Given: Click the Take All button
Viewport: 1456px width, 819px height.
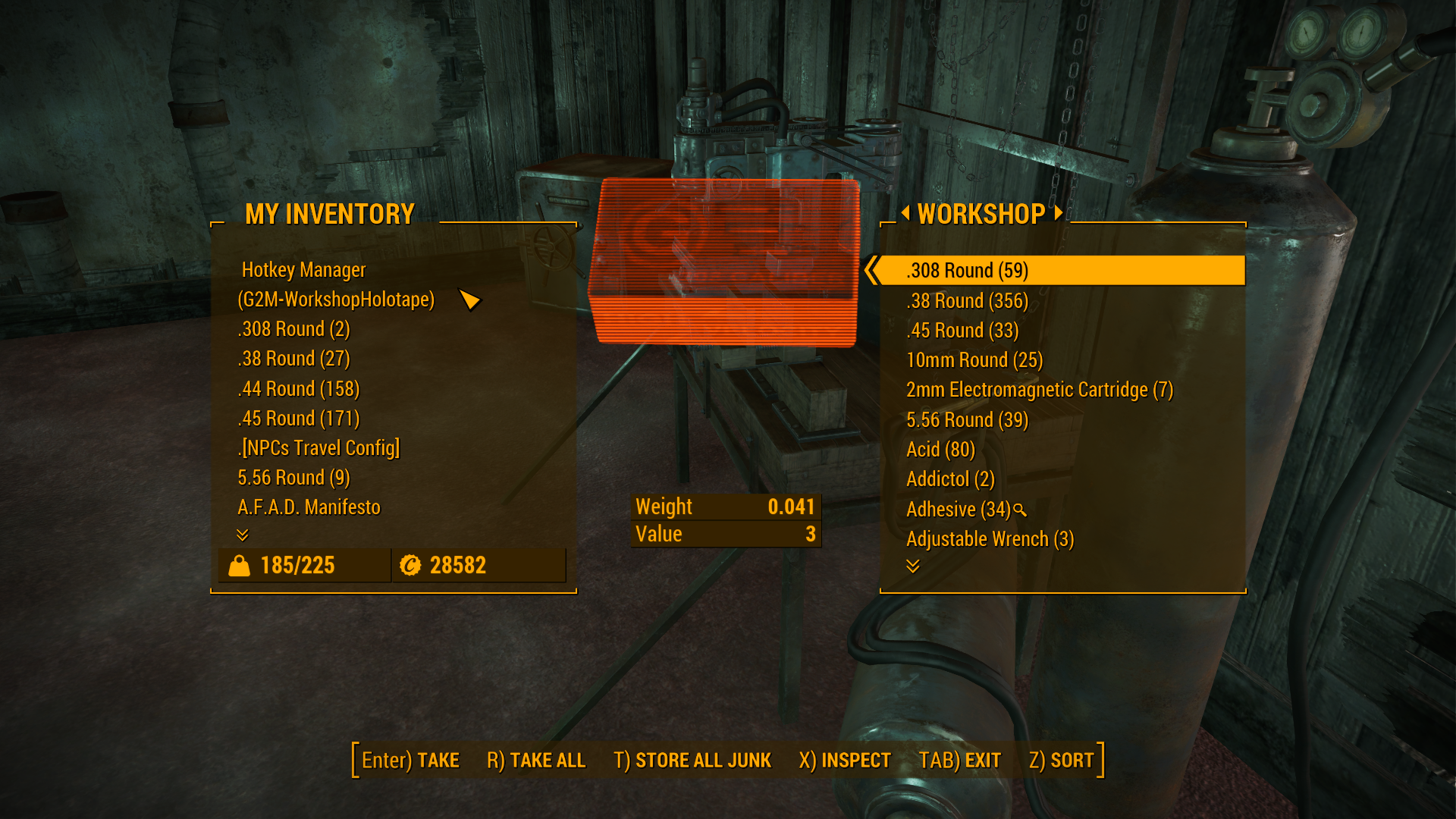Looking at the screenshot, I should [x=536, y=761].
